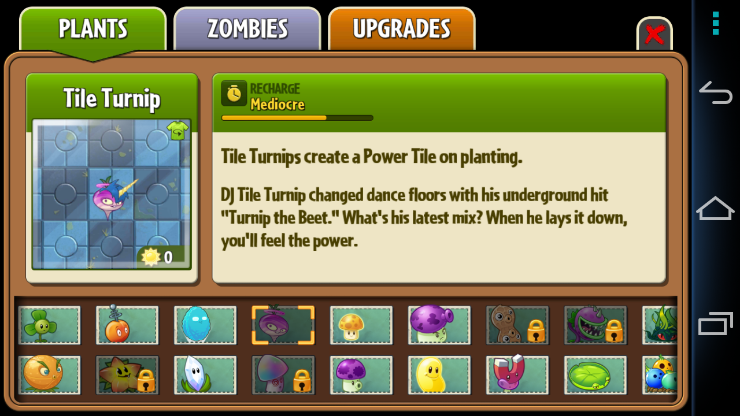Choose the small purple Puff-shroom card
The height and width of the screenshot is (416, 740).
click(361, 374)
